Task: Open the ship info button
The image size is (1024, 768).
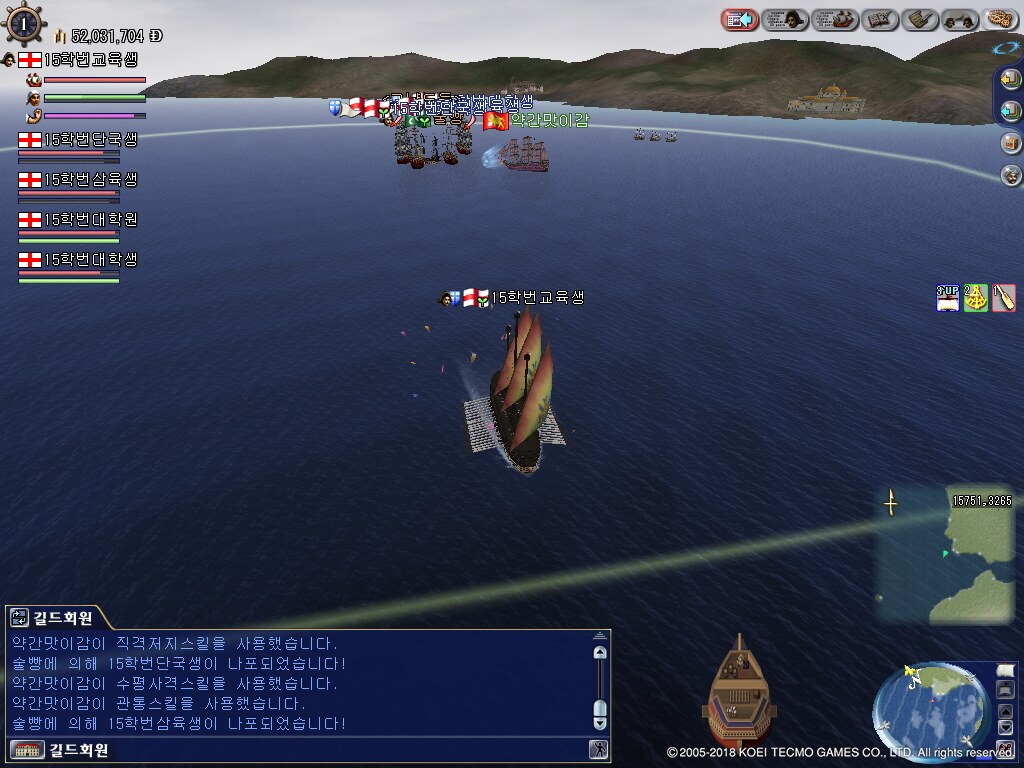Action: [x=835, y=19]
